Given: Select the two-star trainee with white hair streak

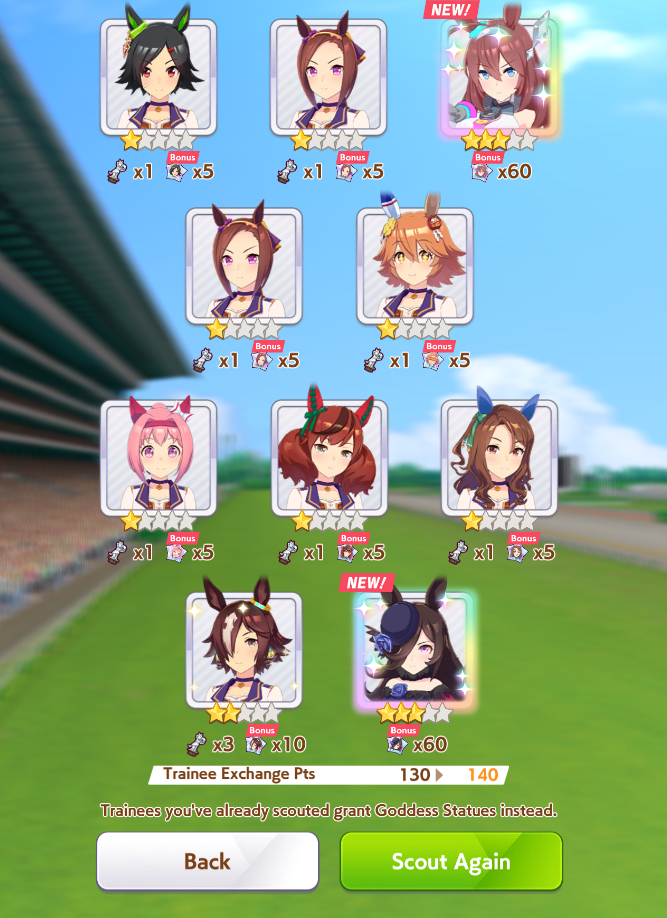Looking at the screenshot, I should click(243, 650).
